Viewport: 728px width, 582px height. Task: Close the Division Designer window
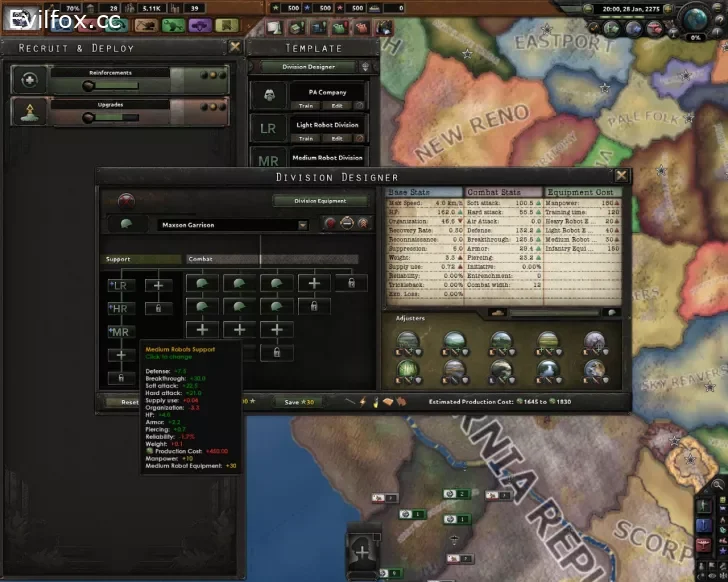[x=622, y=176]
